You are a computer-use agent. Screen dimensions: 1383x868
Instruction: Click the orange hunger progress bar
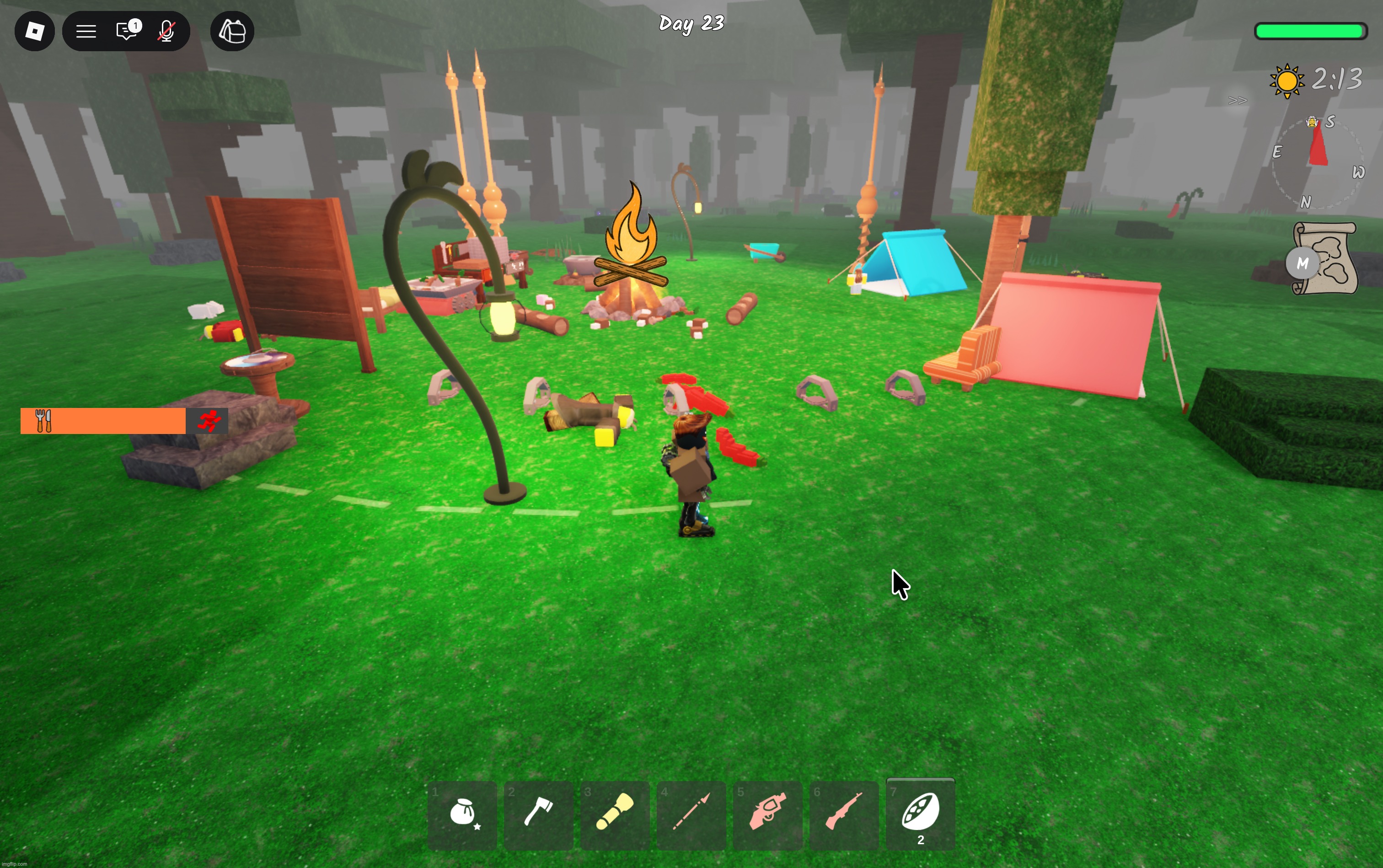click(x=103, y=420)
